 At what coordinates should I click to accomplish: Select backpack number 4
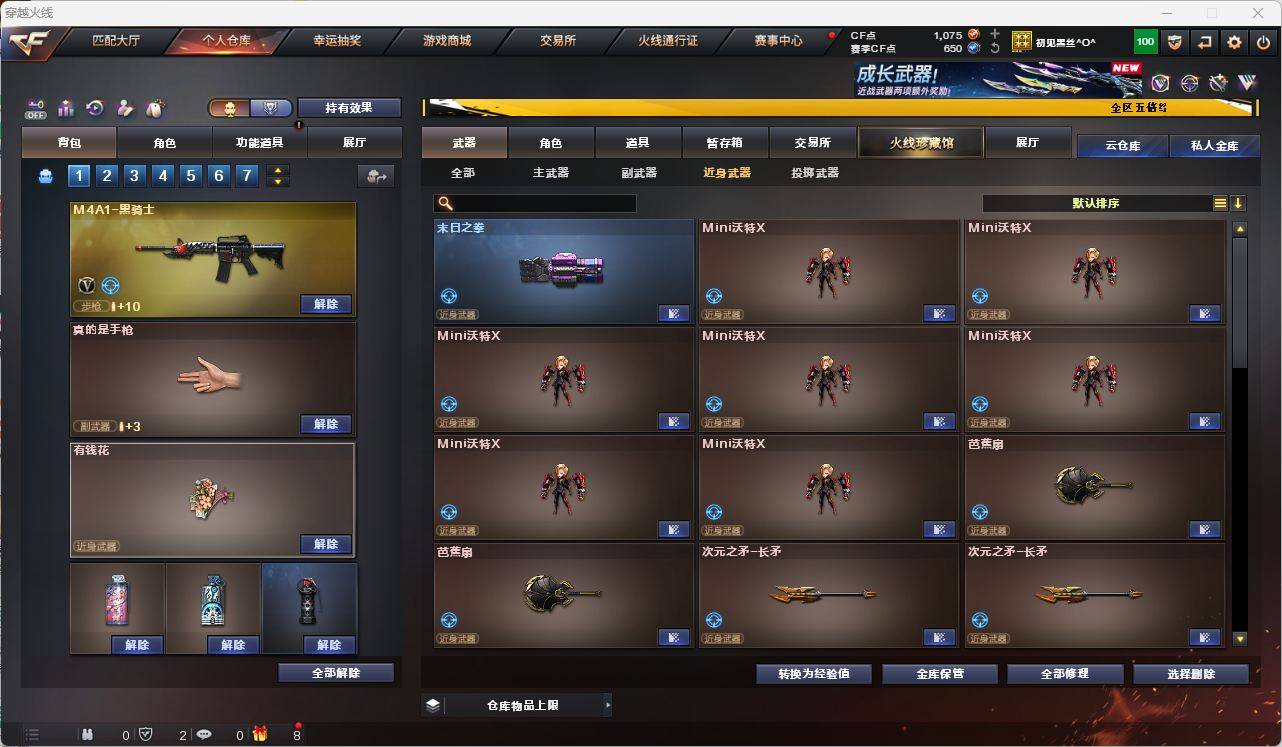tap(164, 175)
